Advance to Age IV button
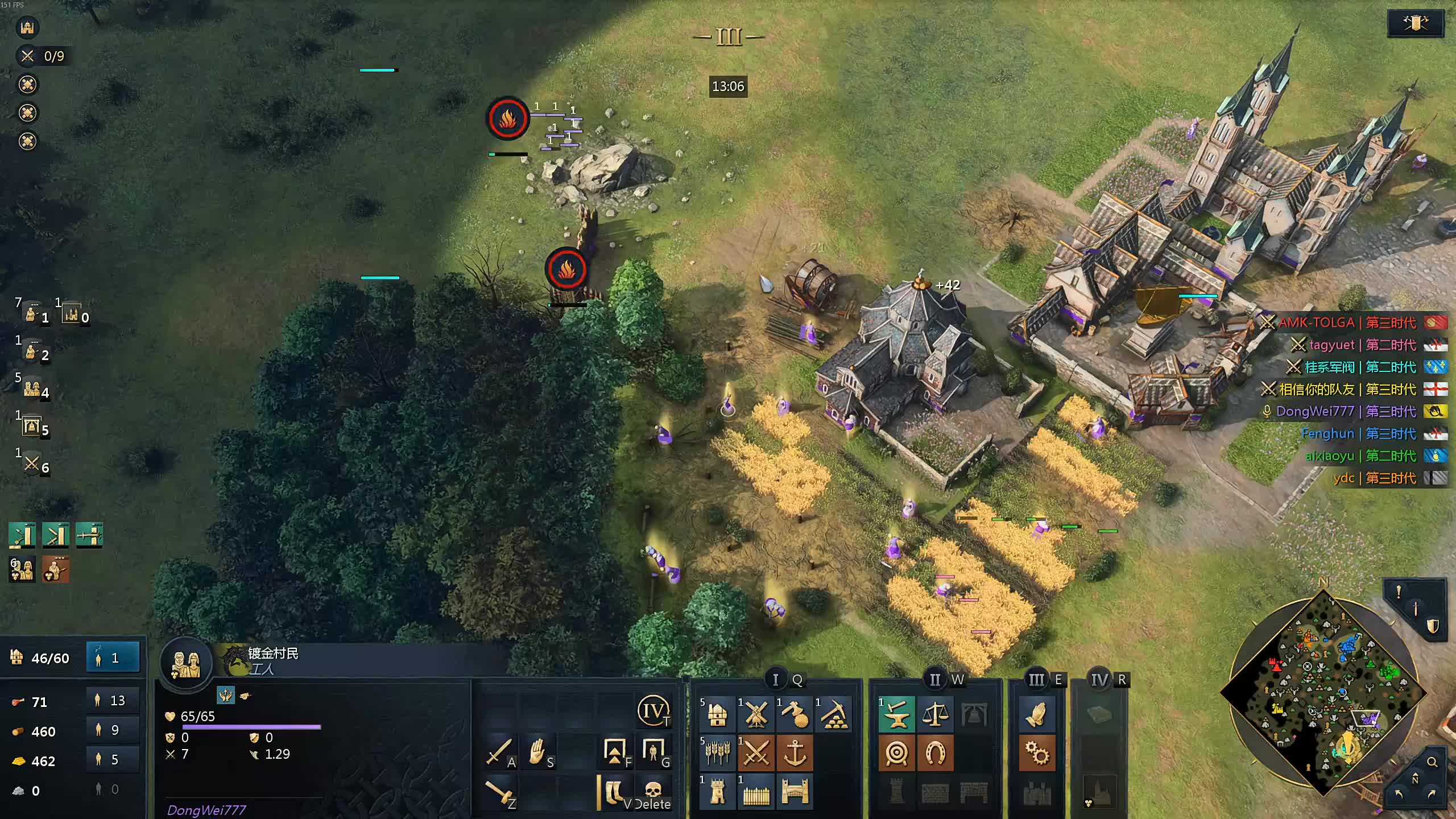The width and height of the screenshot is (1456, 819). tap(653, 711)
